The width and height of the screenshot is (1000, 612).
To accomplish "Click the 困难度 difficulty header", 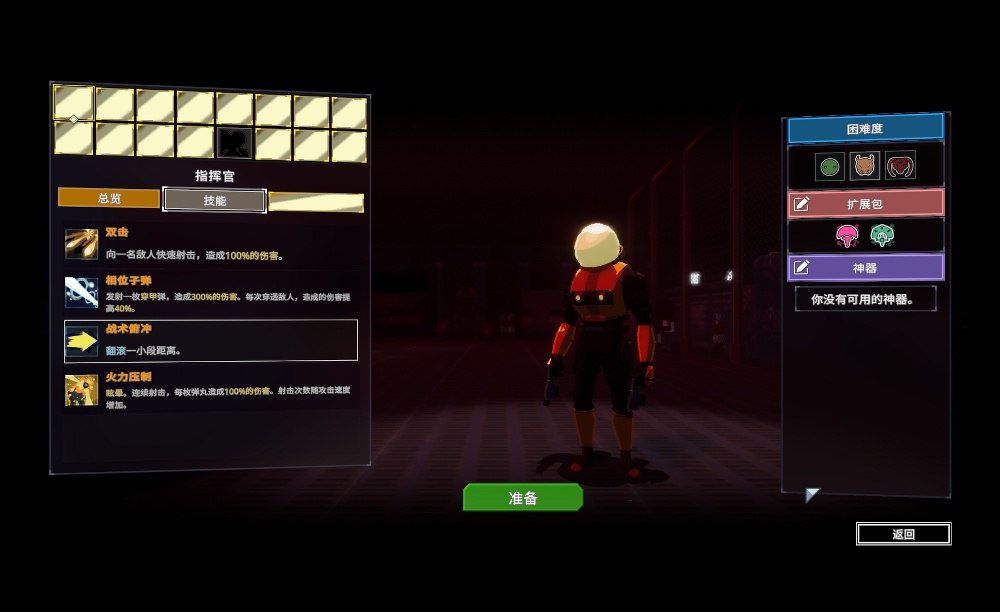I will tap(865, 129).
